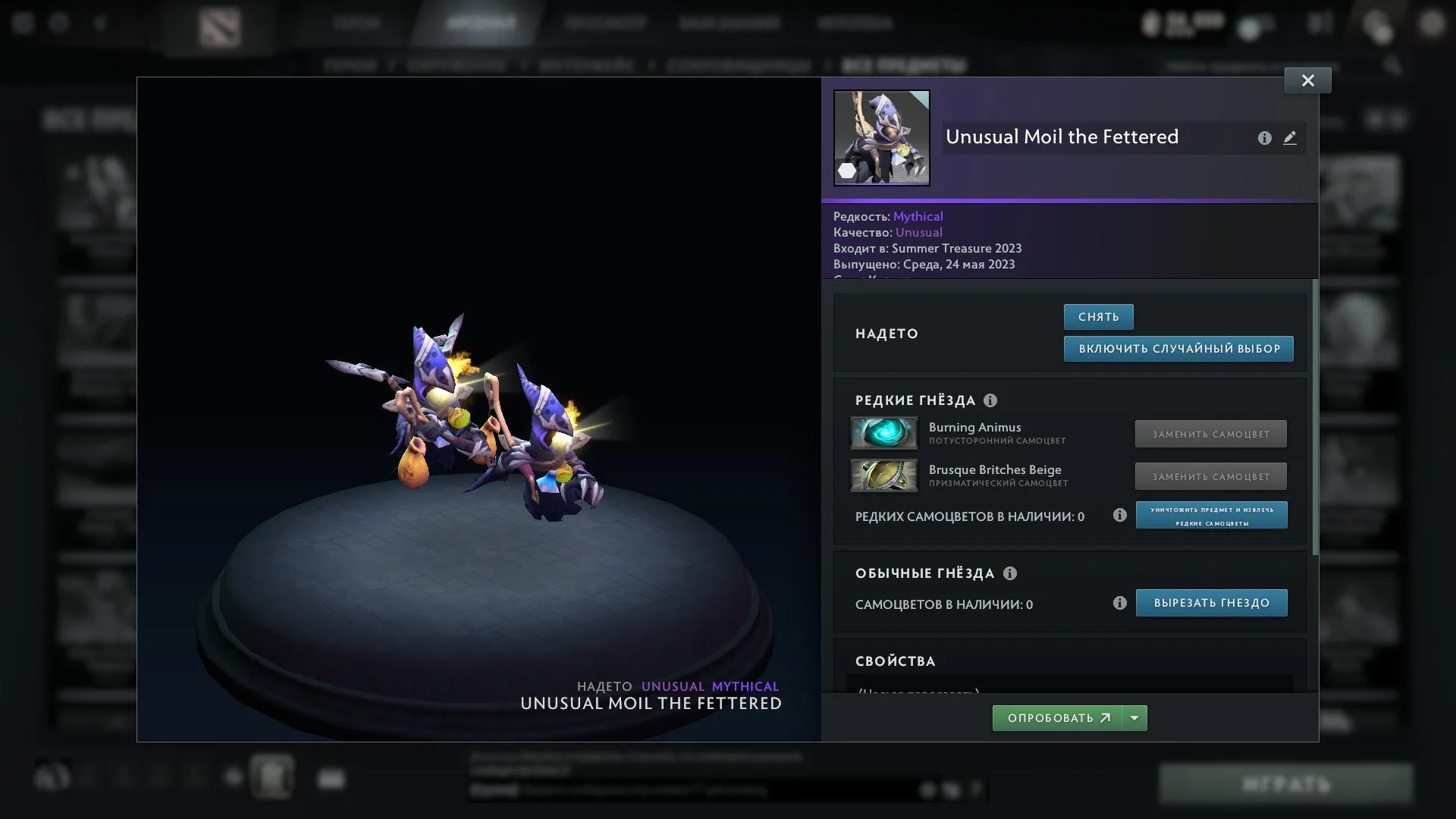Open the info tooltip for ОБЫЧНЫЕ ГНЁЗДА

[1010, 574]
